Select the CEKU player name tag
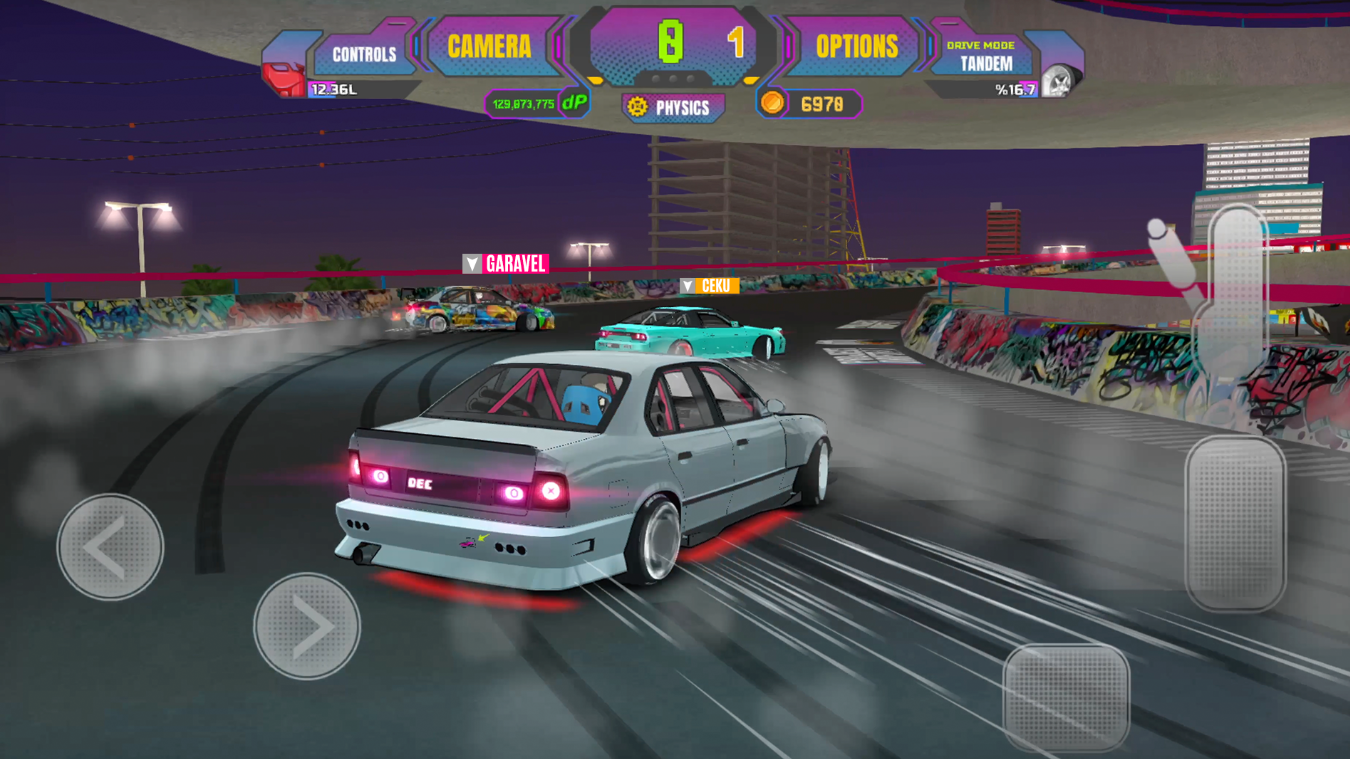This screenshot has height=759, width=1350. point(709,286)
